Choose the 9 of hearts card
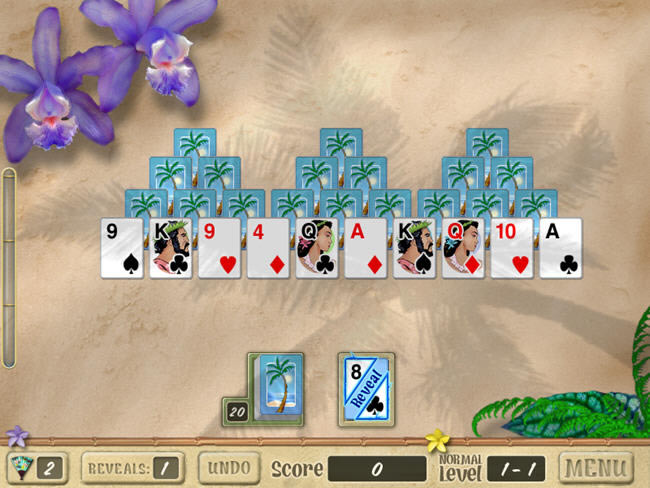 [x=219, y=248]
